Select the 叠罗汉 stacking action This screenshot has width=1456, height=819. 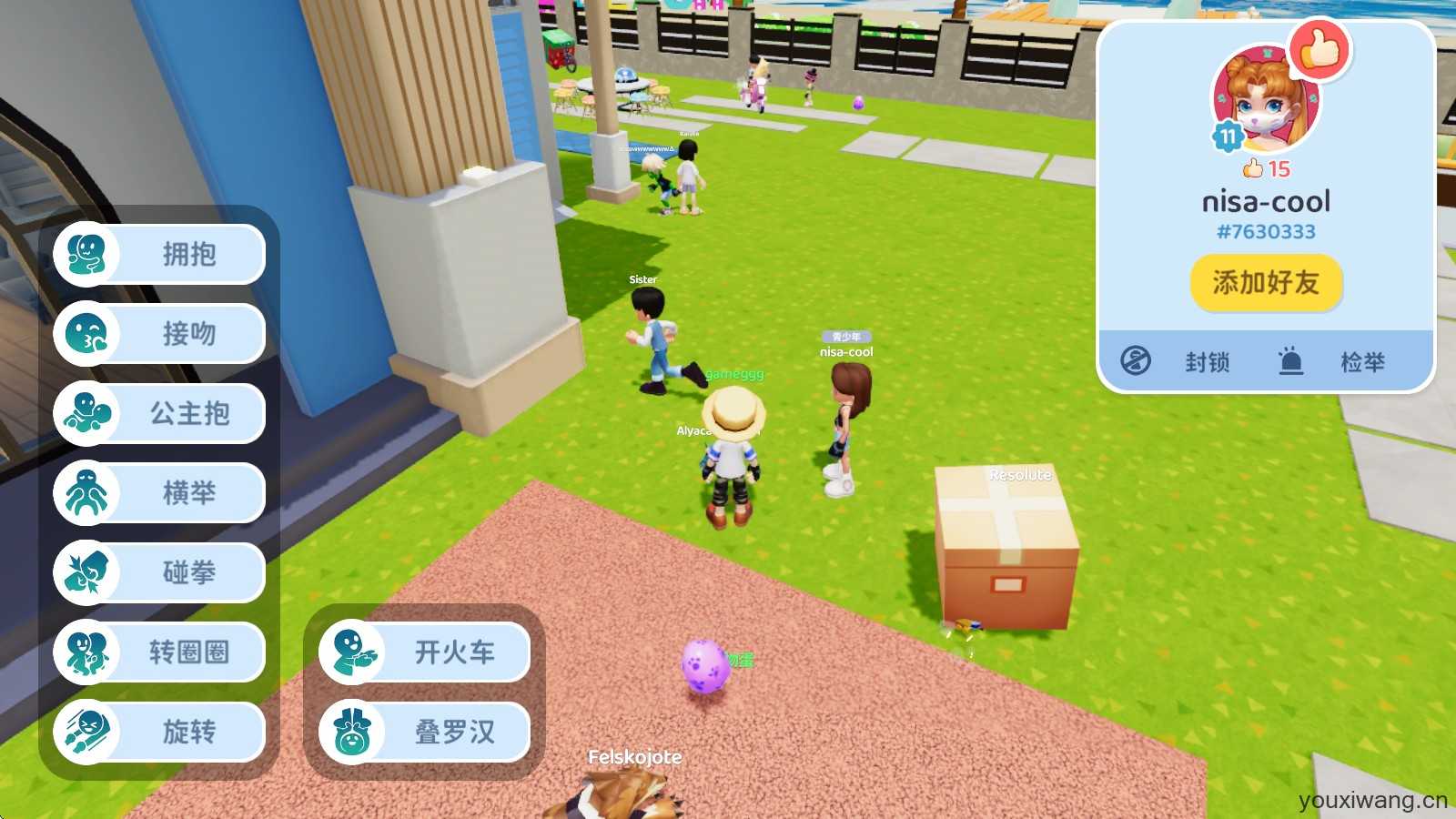425,732
